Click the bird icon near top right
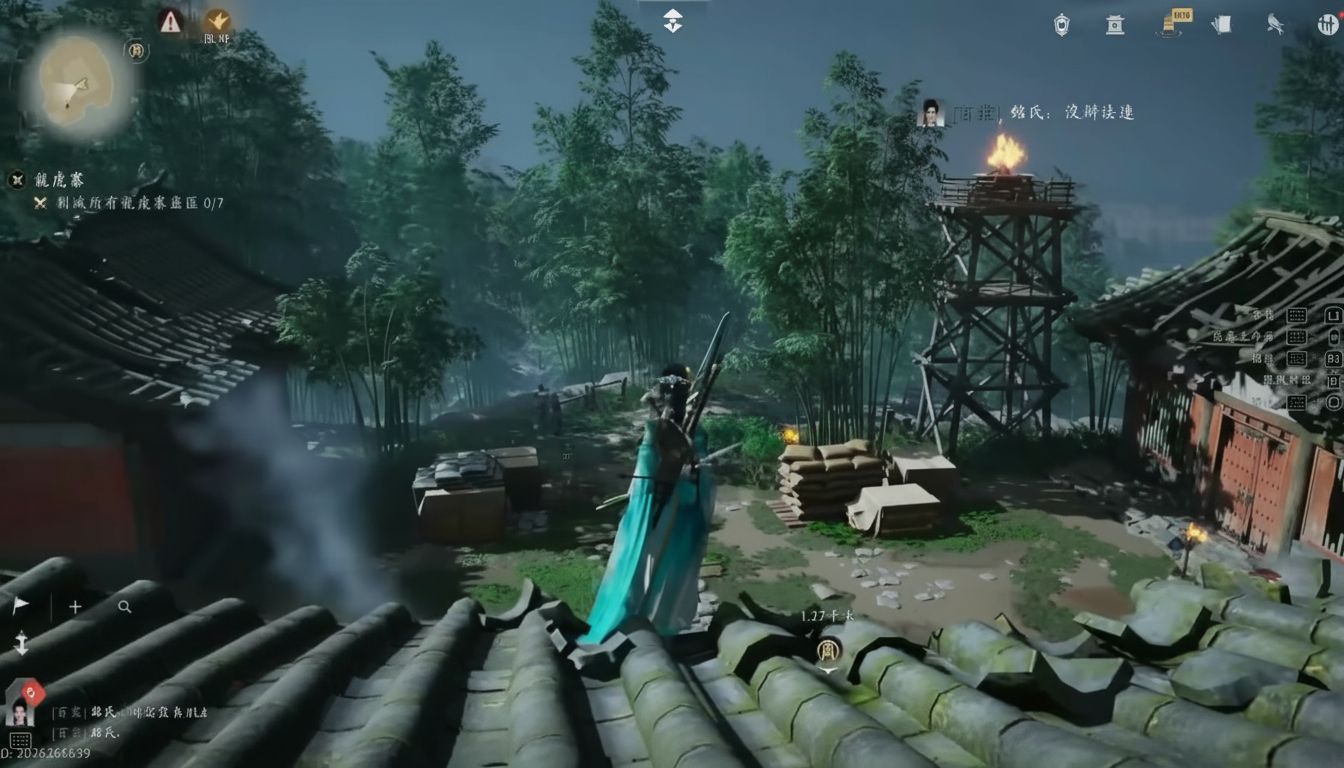Image resolution: width=1344 pixels, height=768 pixels. coord(1277,25)
